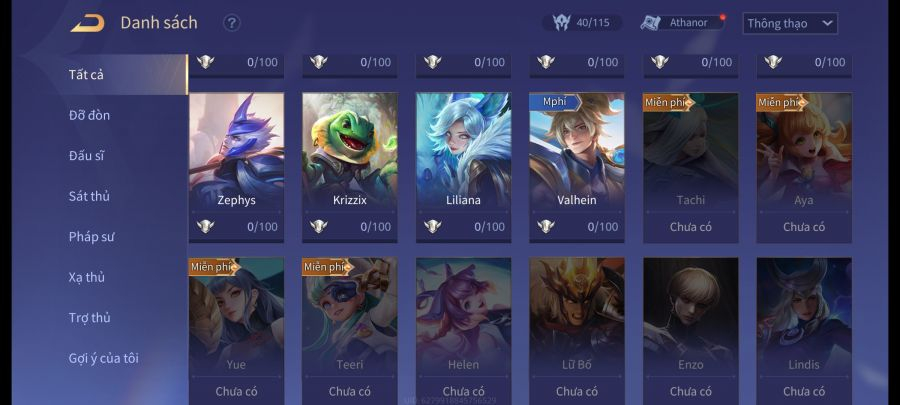Choose the Trợ thủ tab

[90, 318]
